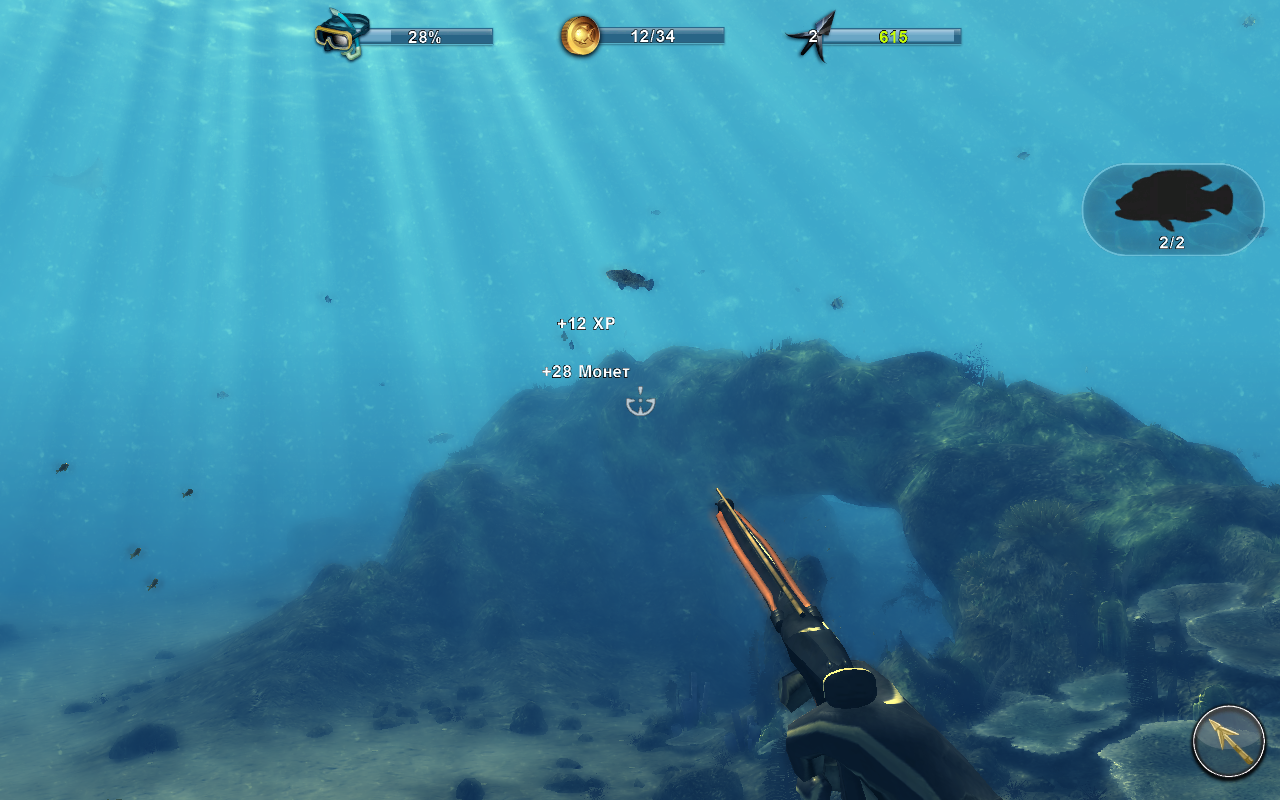Select the gold coin counter icon
1280x800 pixels.
[580, 36]
